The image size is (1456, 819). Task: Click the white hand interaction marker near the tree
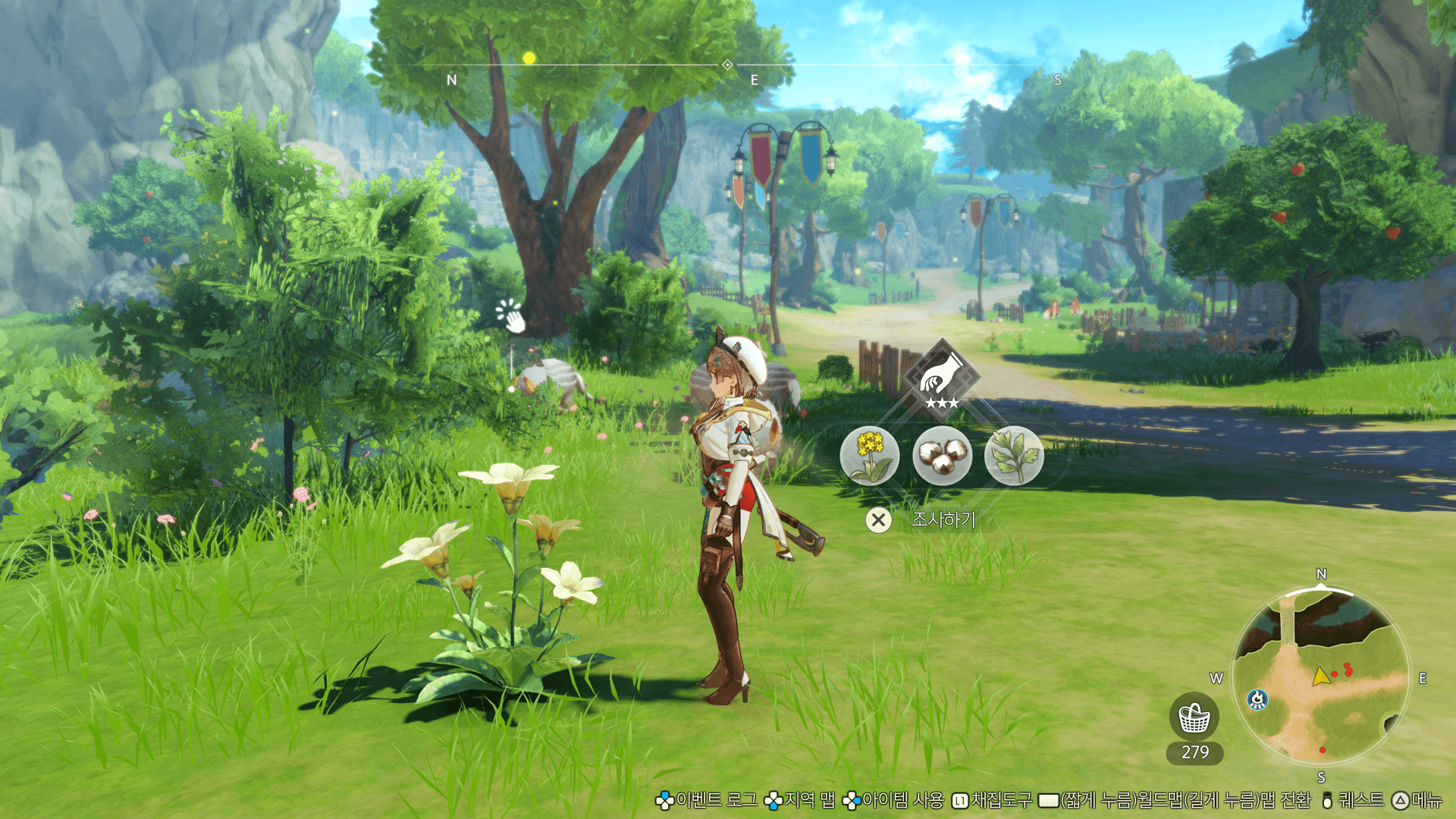510,315
